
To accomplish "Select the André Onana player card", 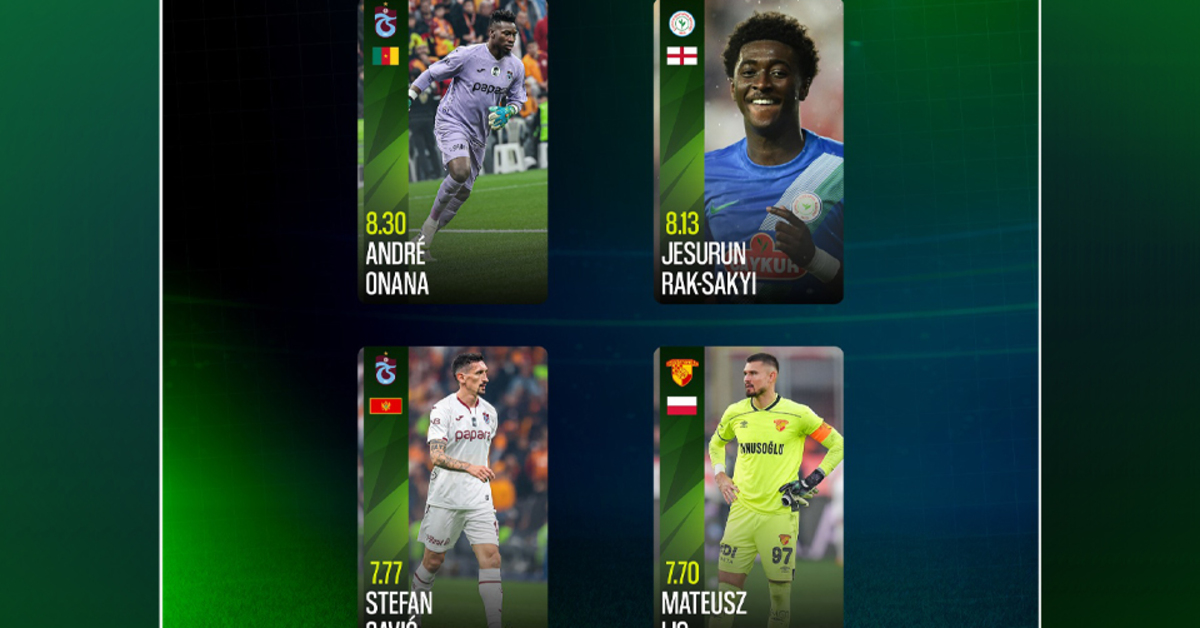I will (453, 150).
